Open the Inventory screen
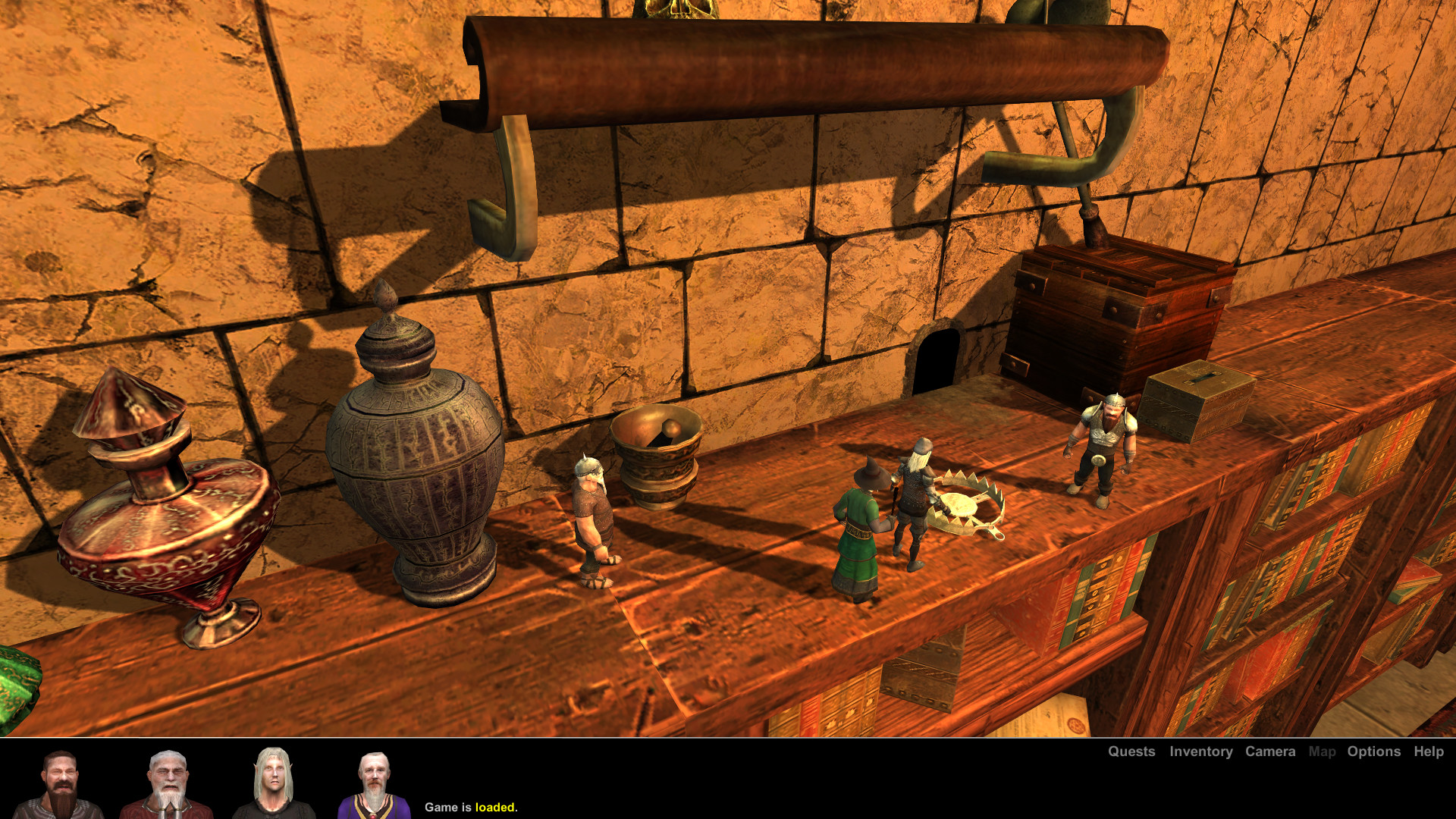This screenshot has width=1456, height=819. (1200, 752)
